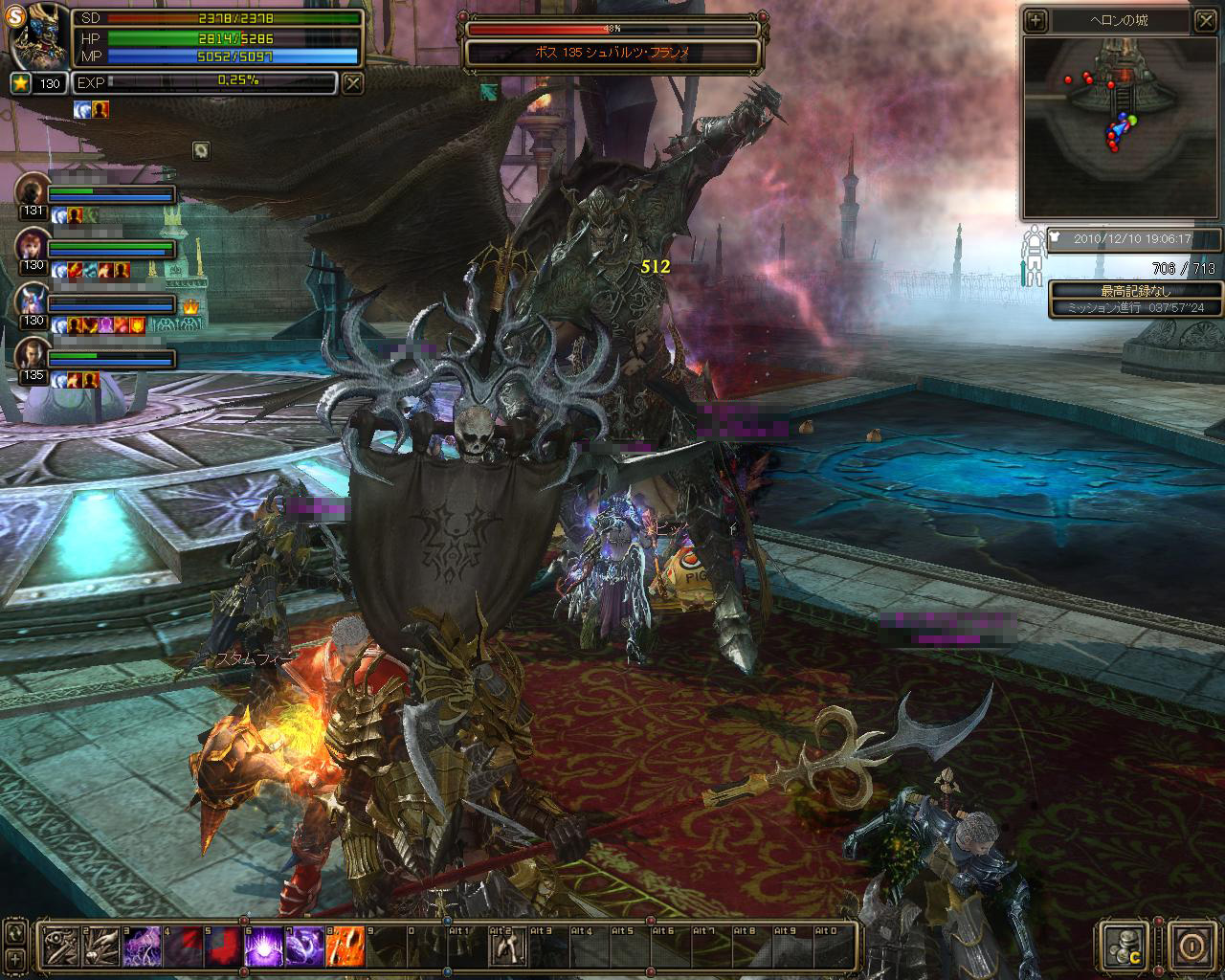Activate the orange flame skill in slot 8
This screenshot has width=1225, height=980.
(x=345, y=947)
